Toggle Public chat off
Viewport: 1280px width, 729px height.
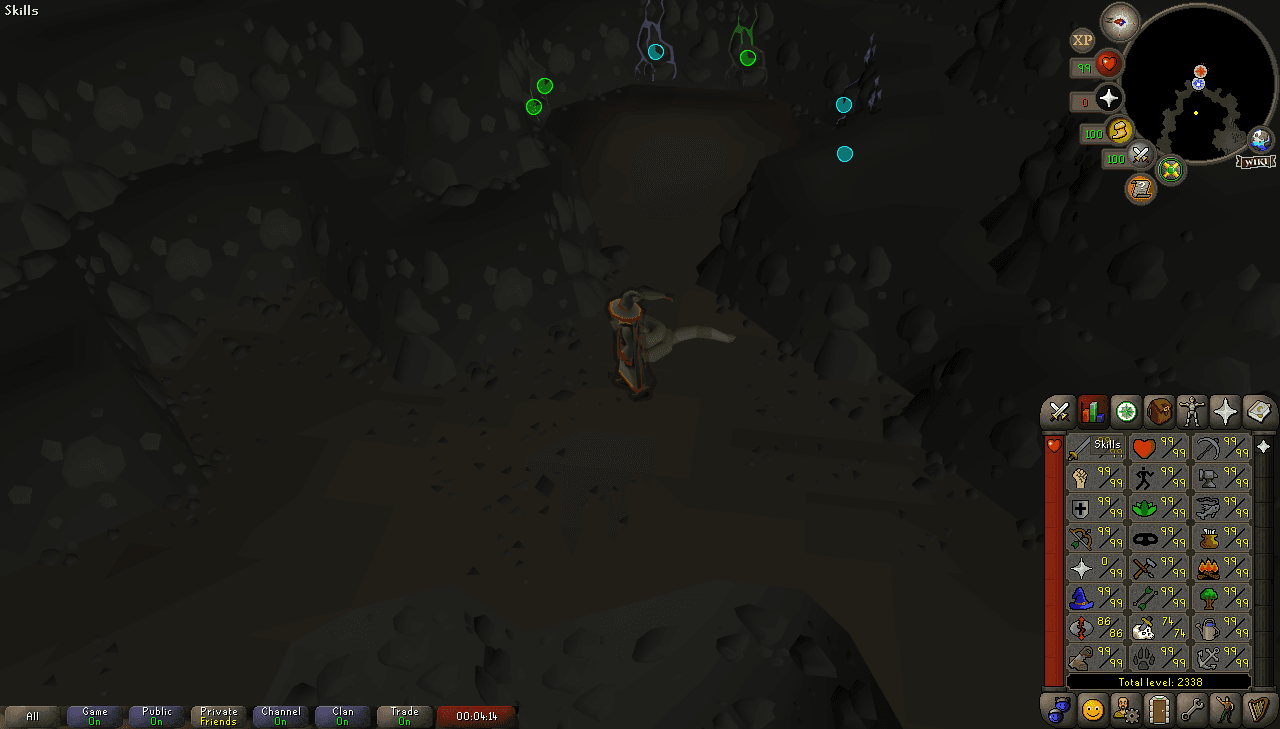coord(156,715)
